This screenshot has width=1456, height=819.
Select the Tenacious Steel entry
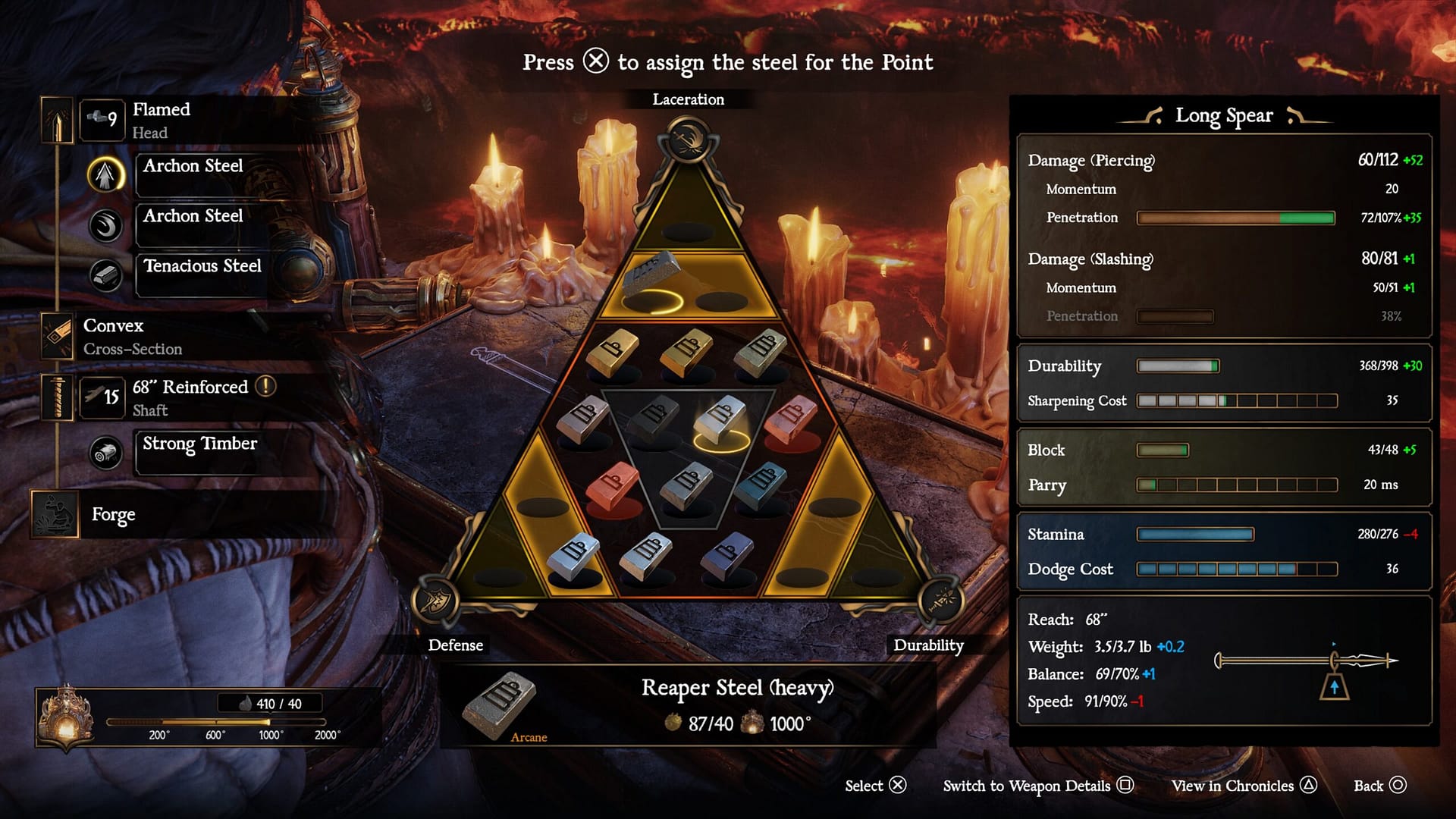pos(202,267)
